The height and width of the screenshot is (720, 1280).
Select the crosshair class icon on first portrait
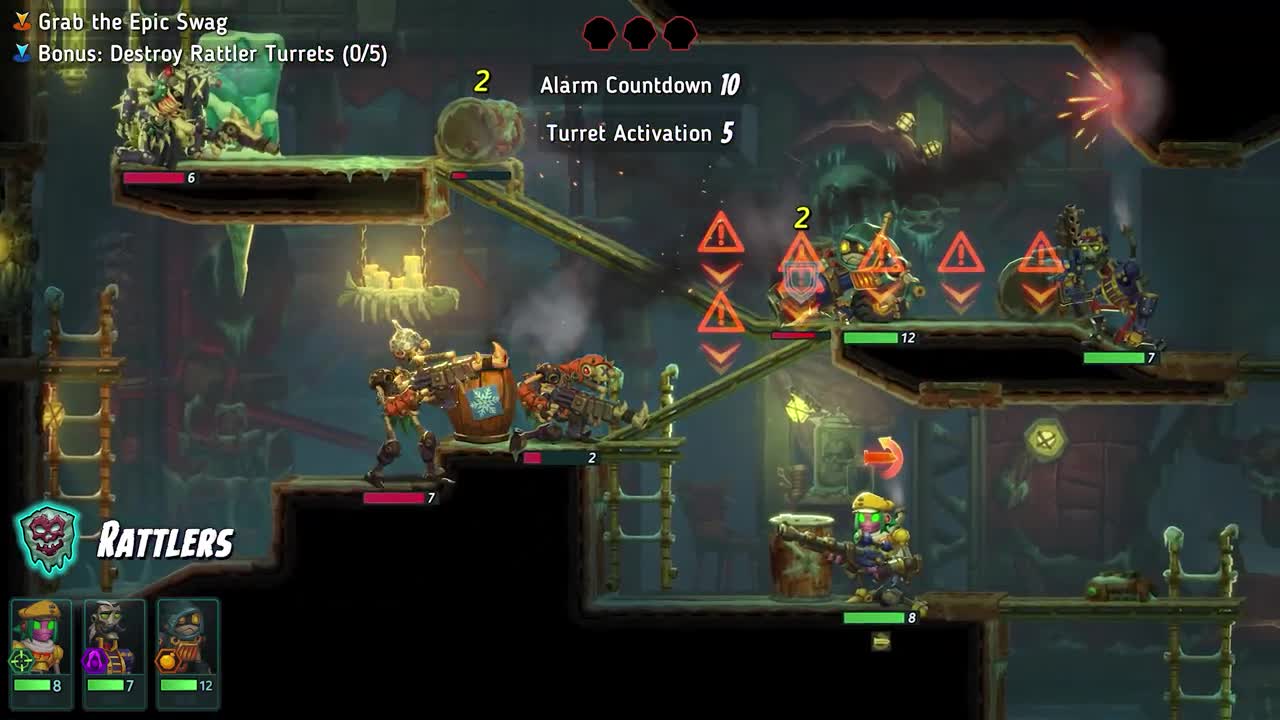(x=20, y=659)
